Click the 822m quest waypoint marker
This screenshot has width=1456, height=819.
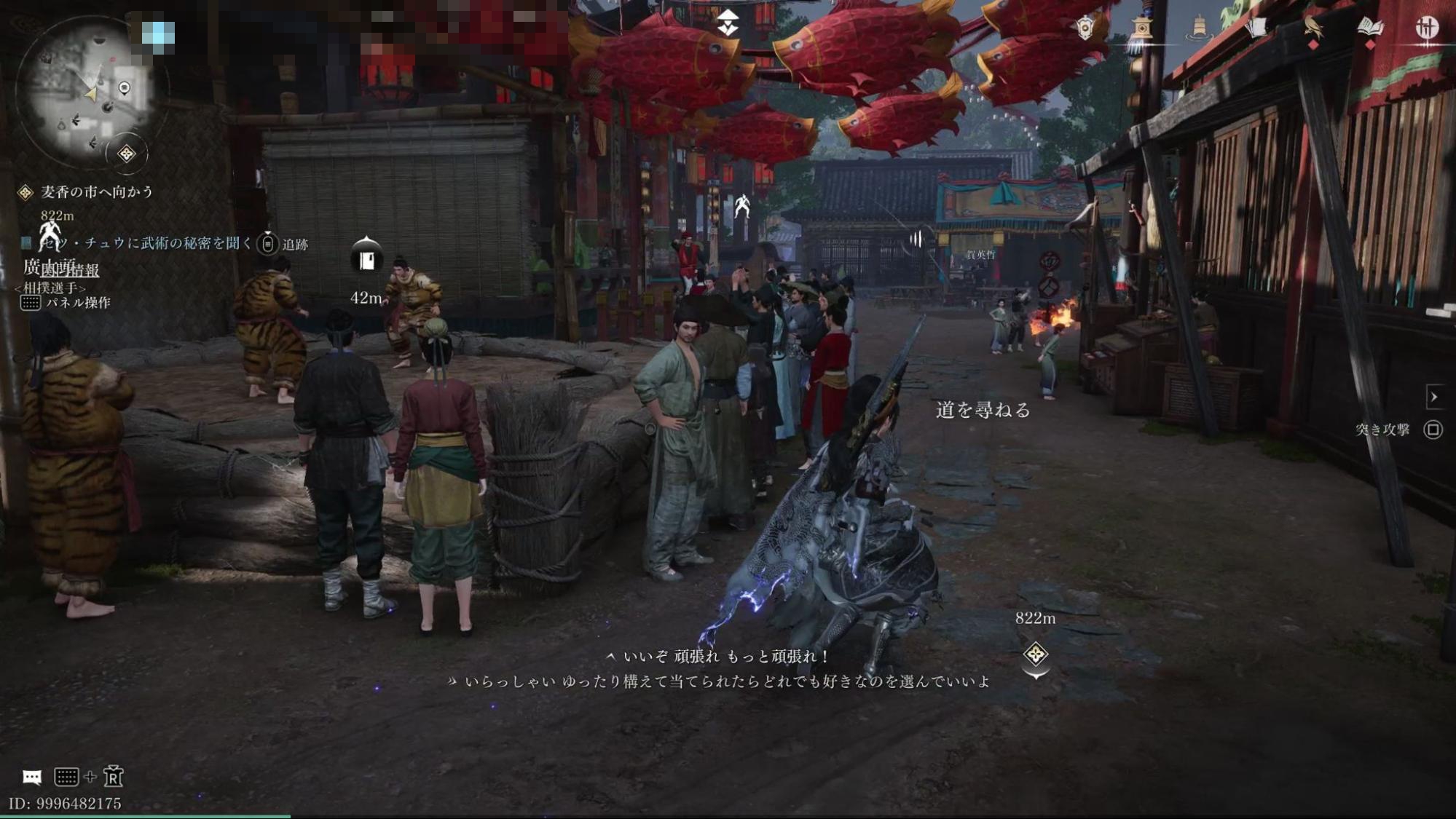pyautogui.click(x=1035, y=654)
